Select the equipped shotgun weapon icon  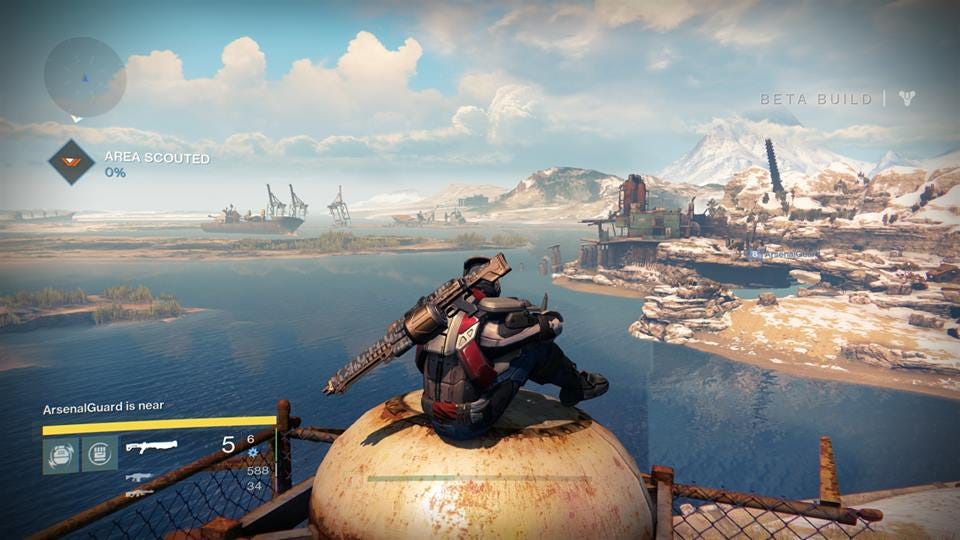tap(151, 446)
